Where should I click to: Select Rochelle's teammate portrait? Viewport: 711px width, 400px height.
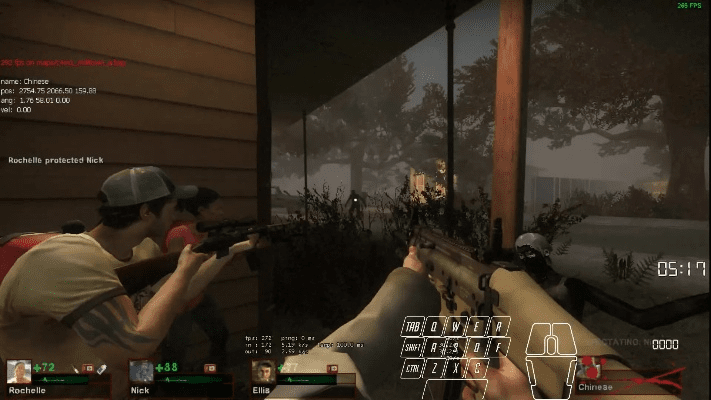tap(19, 372)
